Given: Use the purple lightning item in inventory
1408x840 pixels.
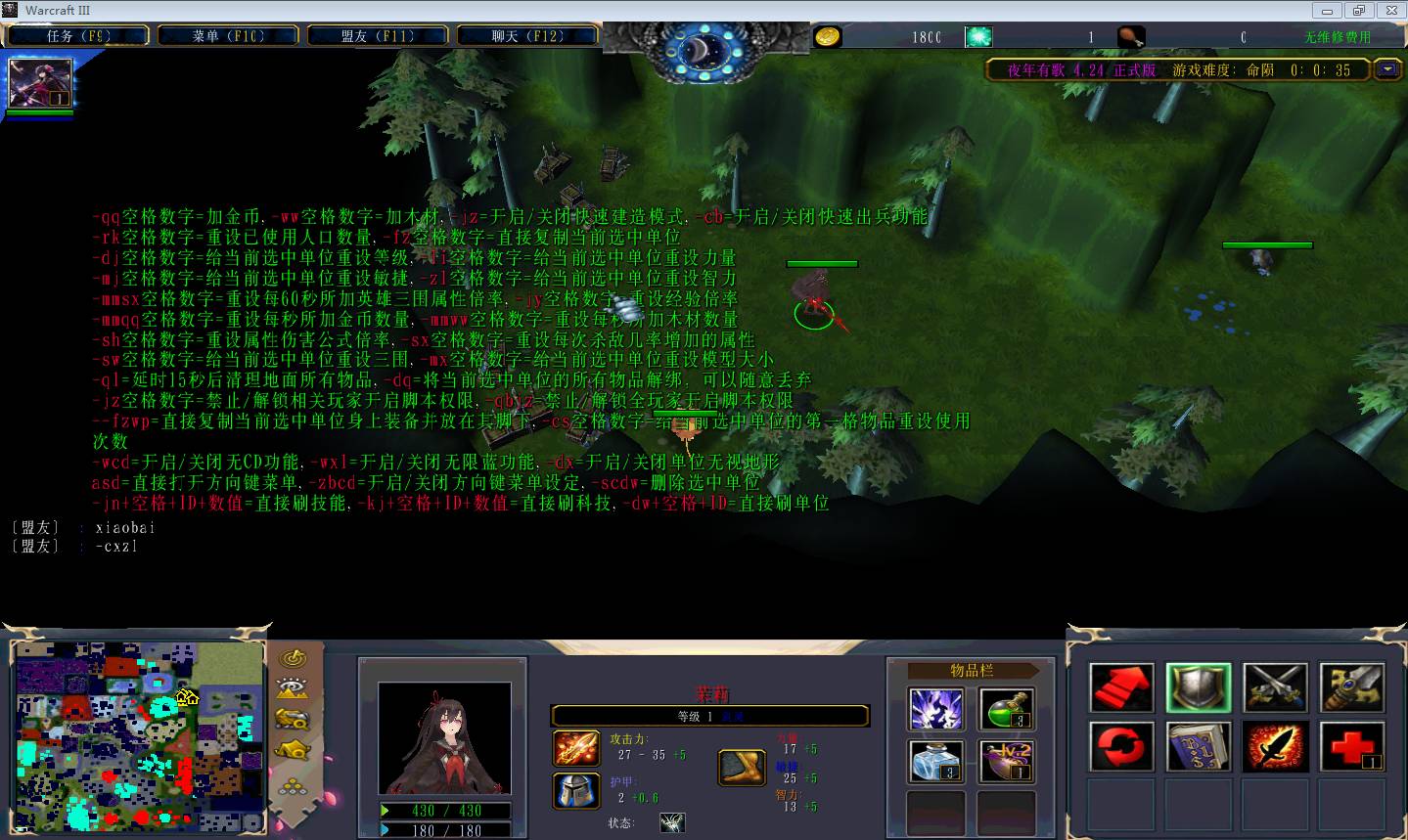Looking at the screenshot, I should coord(936,709).
